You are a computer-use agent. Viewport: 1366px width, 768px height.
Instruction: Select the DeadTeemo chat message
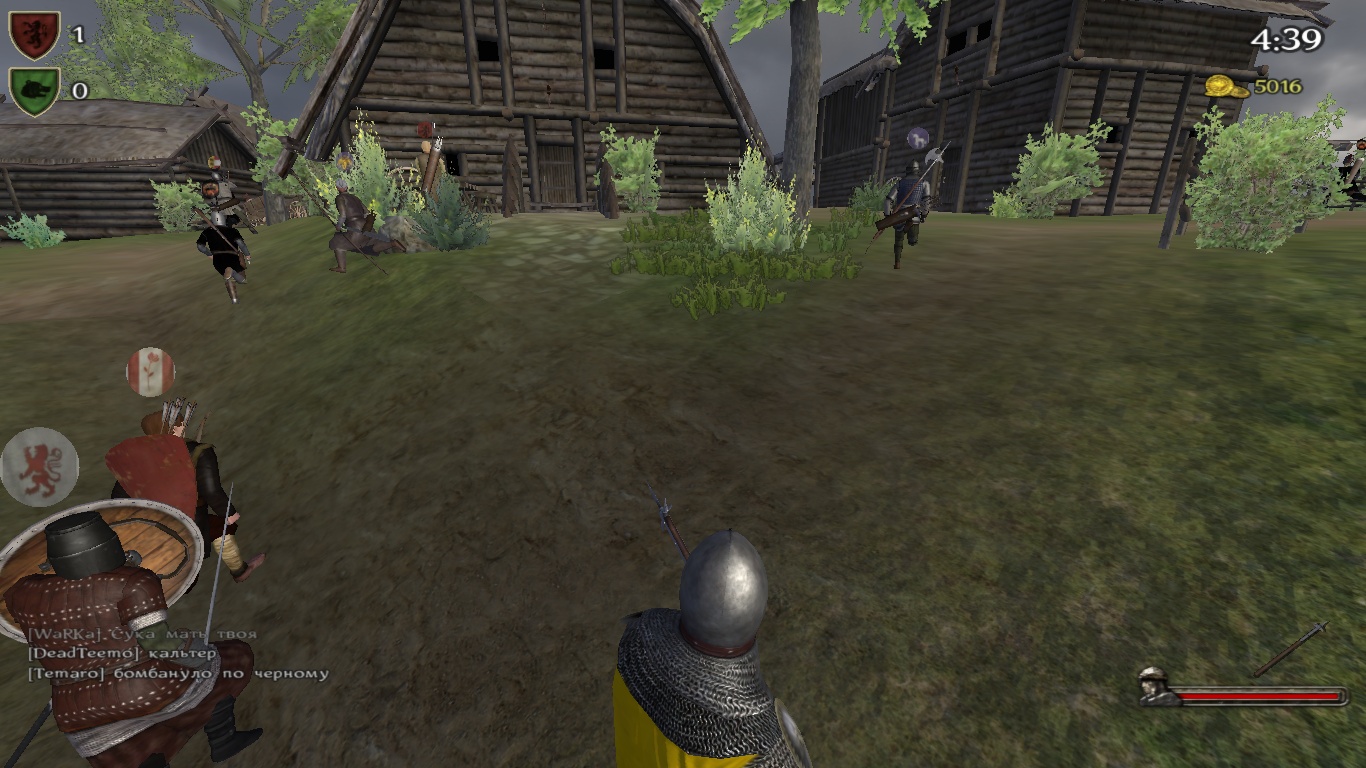tap(121, 653)
